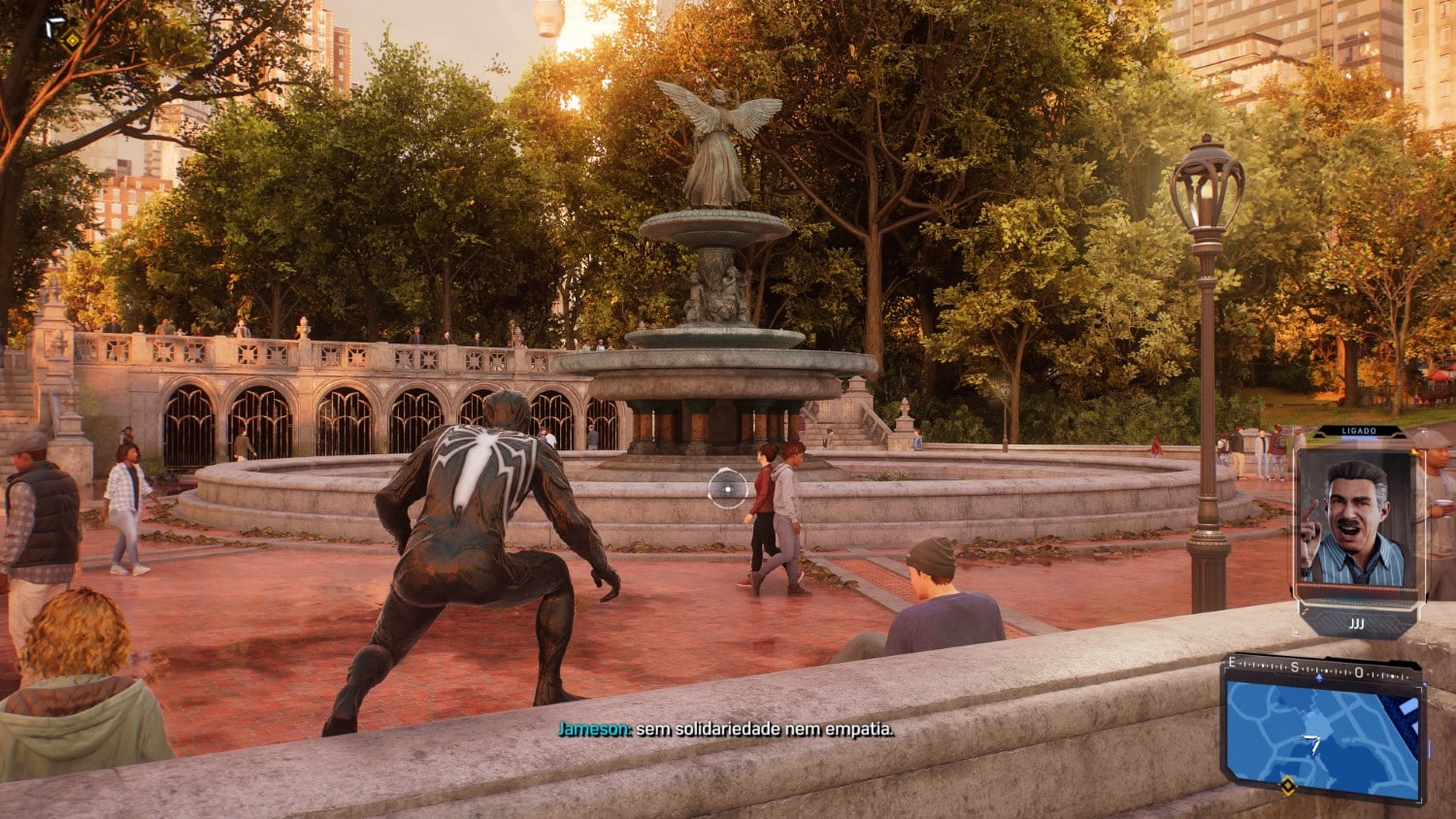The height and width of the screenshot is (819, 1456).
Task: Click the blue diamond marker on the compass
Action: pyautogui.click(x=1318, y=678)
